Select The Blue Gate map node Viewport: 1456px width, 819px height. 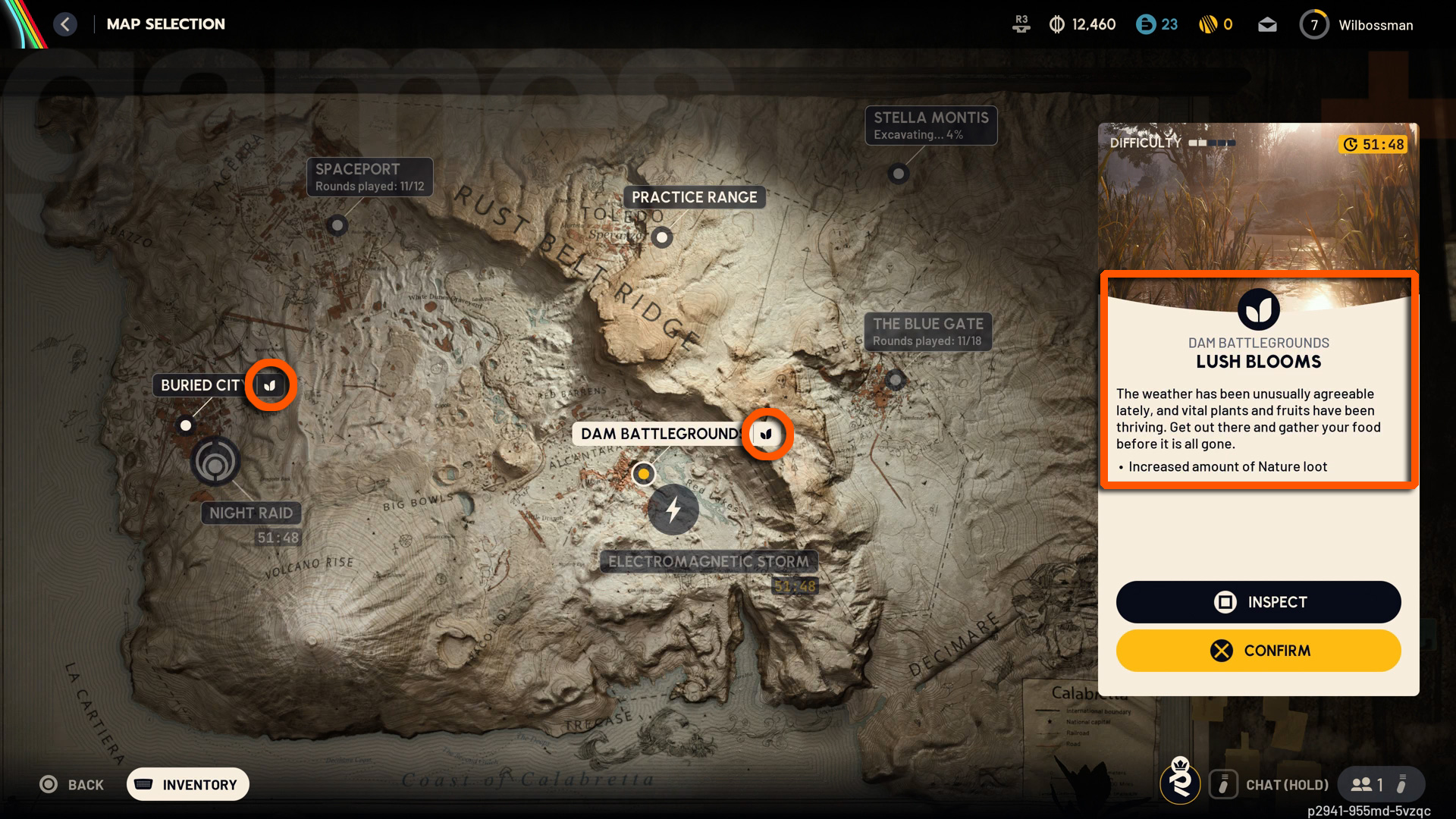point(895,380)
